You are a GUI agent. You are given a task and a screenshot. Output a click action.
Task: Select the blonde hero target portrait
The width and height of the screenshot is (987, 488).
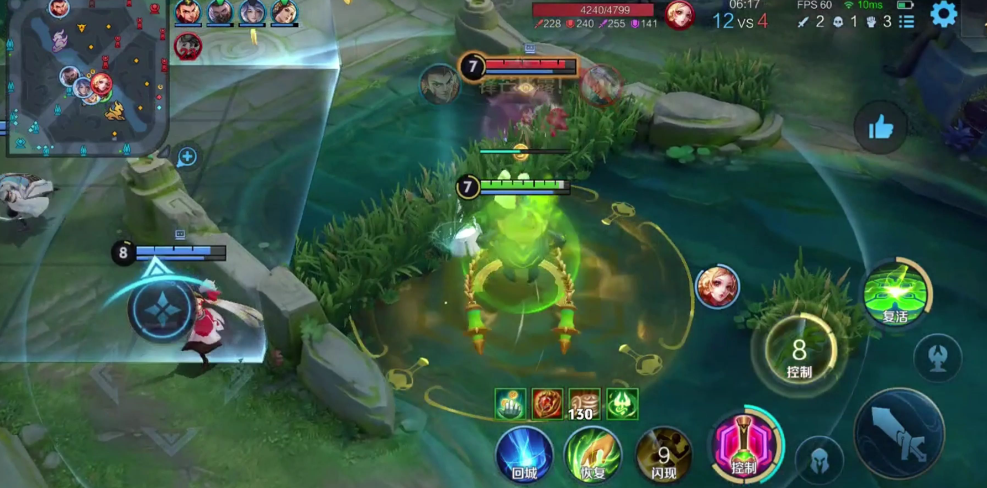pos(717,287)
